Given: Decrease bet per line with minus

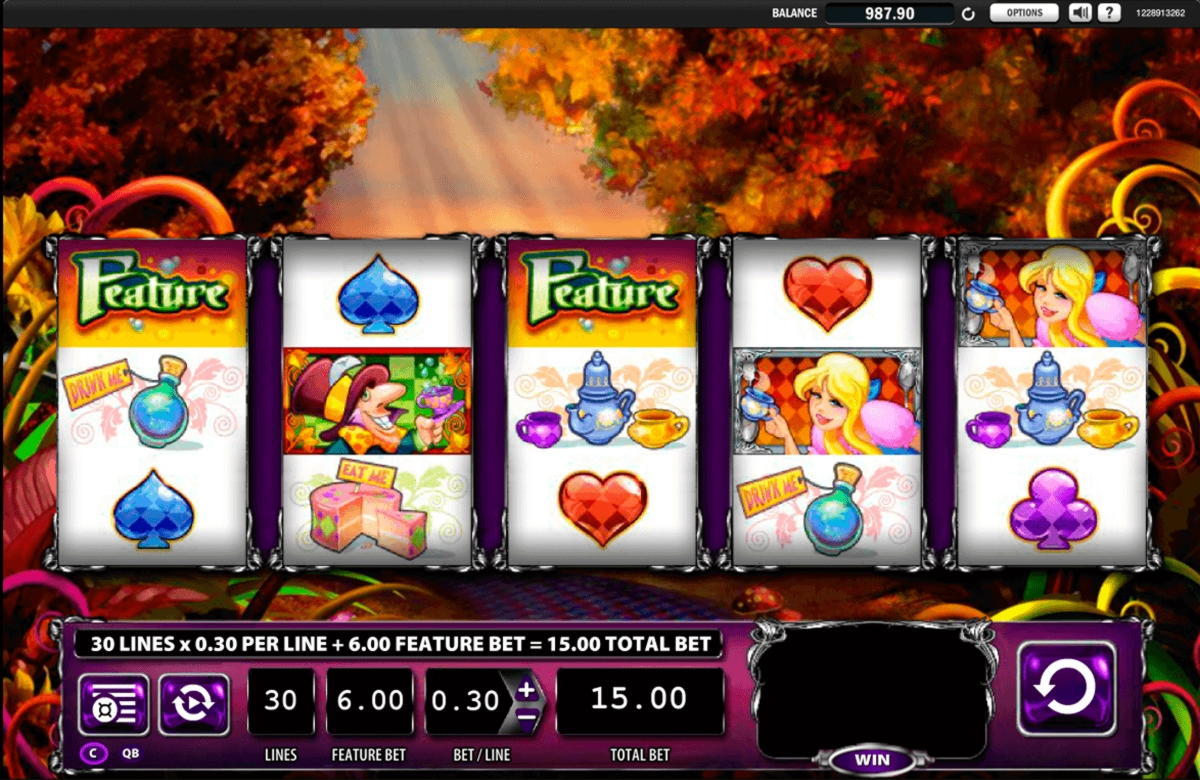Looking at the screenshot, I should pyautogui.click(x=527, y=716).
